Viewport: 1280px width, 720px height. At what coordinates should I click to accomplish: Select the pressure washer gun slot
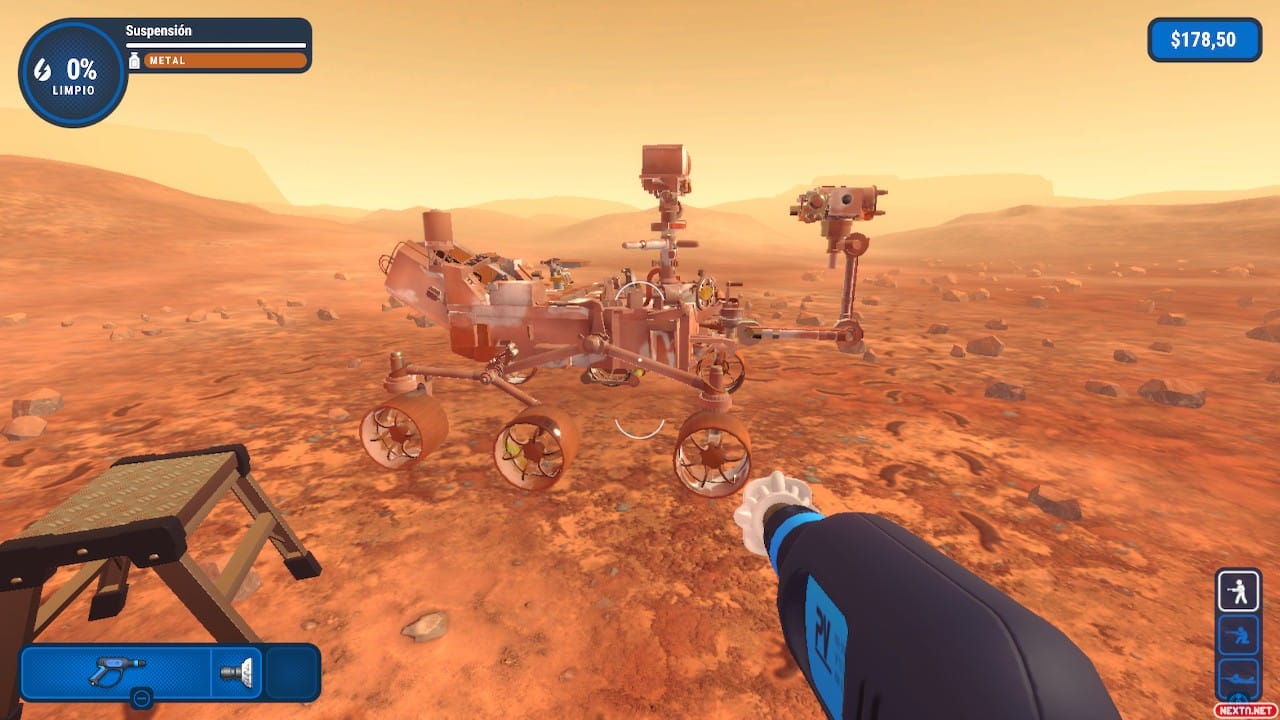116,670
